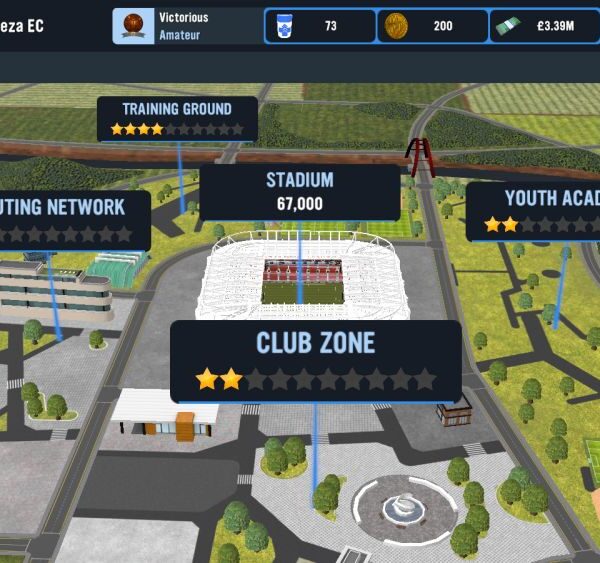The image size is (600, 563).
Task: Open the Youth Academy facility
Action: coord(535,211)
